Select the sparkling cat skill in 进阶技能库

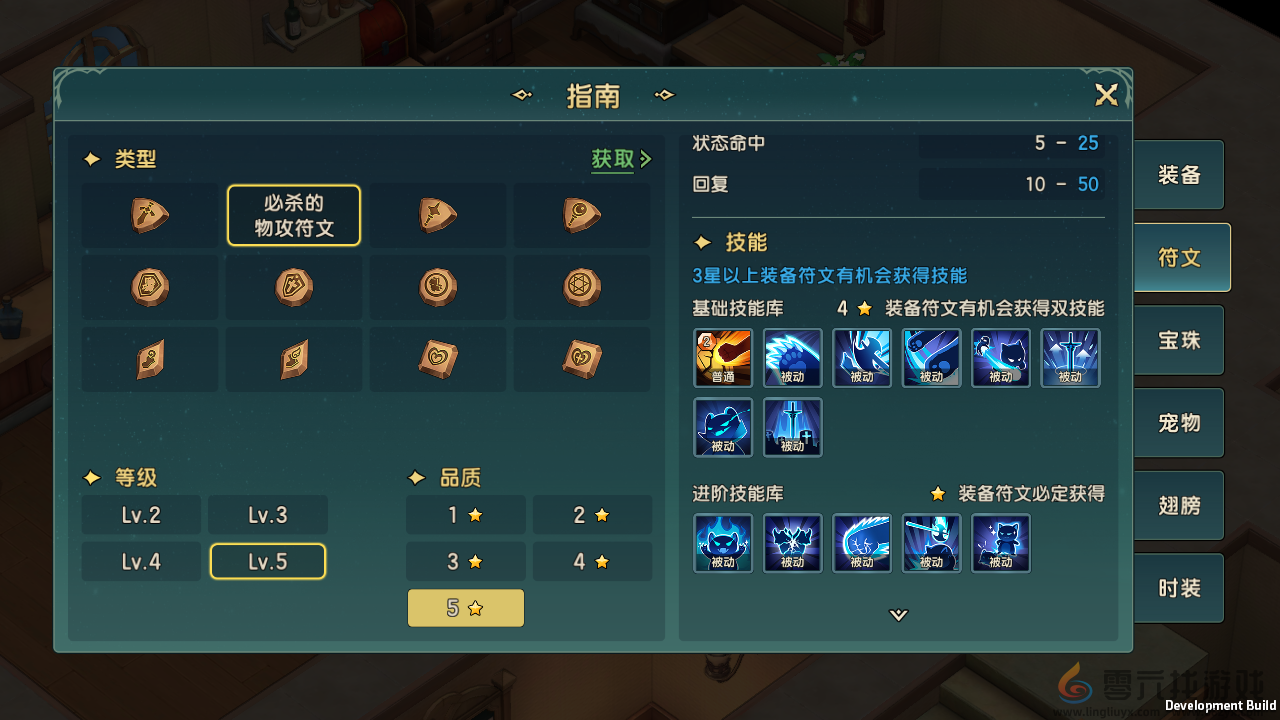pos(1001,543)
